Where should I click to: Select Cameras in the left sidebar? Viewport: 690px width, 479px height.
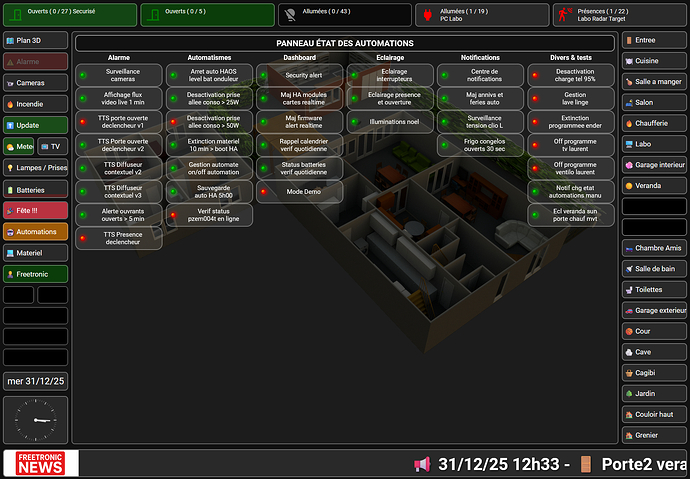click(x=36, y=82)
